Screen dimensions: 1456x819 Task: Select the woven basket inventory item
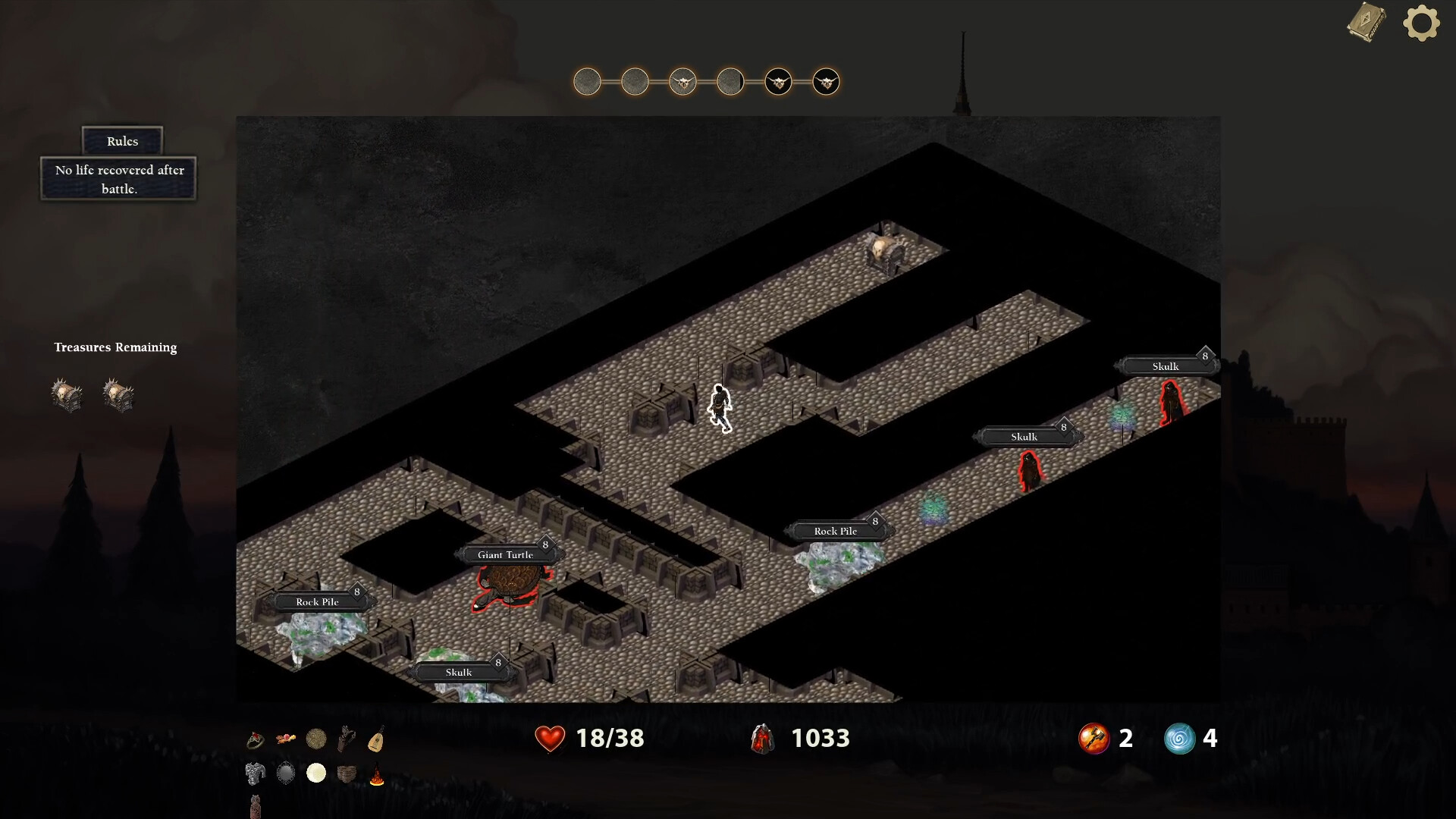tap(347, 773)
